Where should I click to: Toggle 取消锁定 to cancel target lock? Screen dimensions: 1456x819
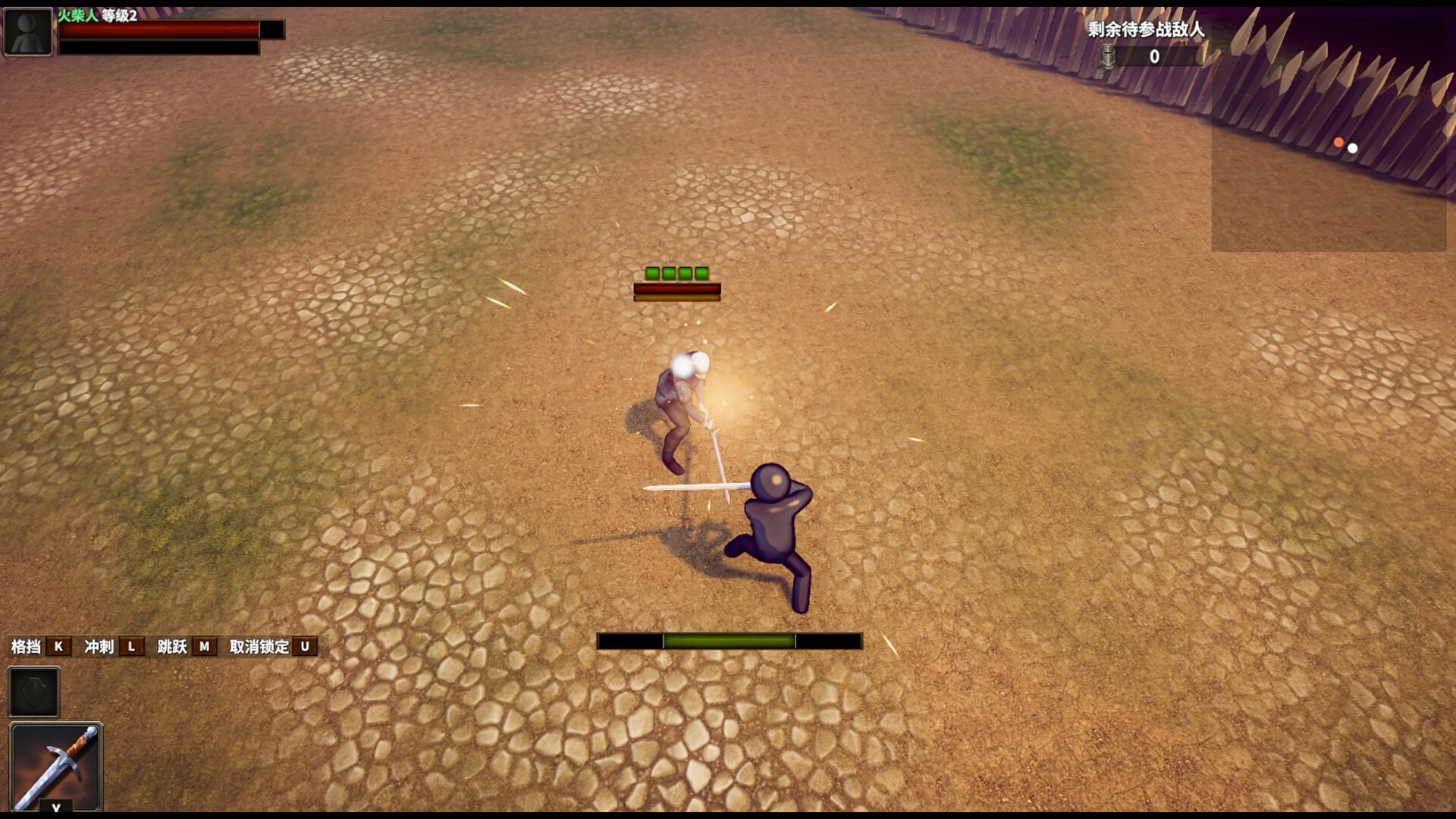[x=259, y=648]
